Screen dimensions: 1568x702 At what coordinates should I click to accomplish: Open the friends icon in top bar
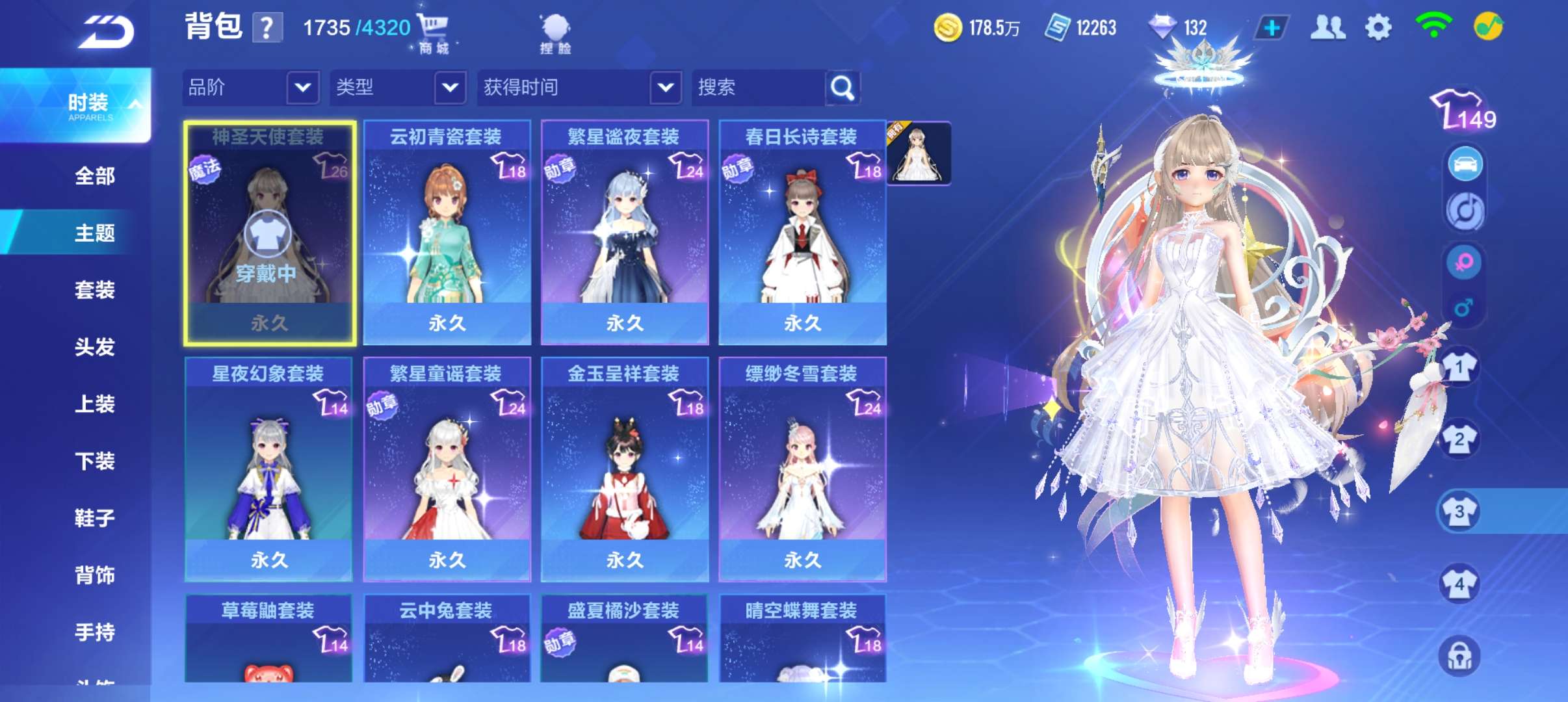coord(1329,27)
